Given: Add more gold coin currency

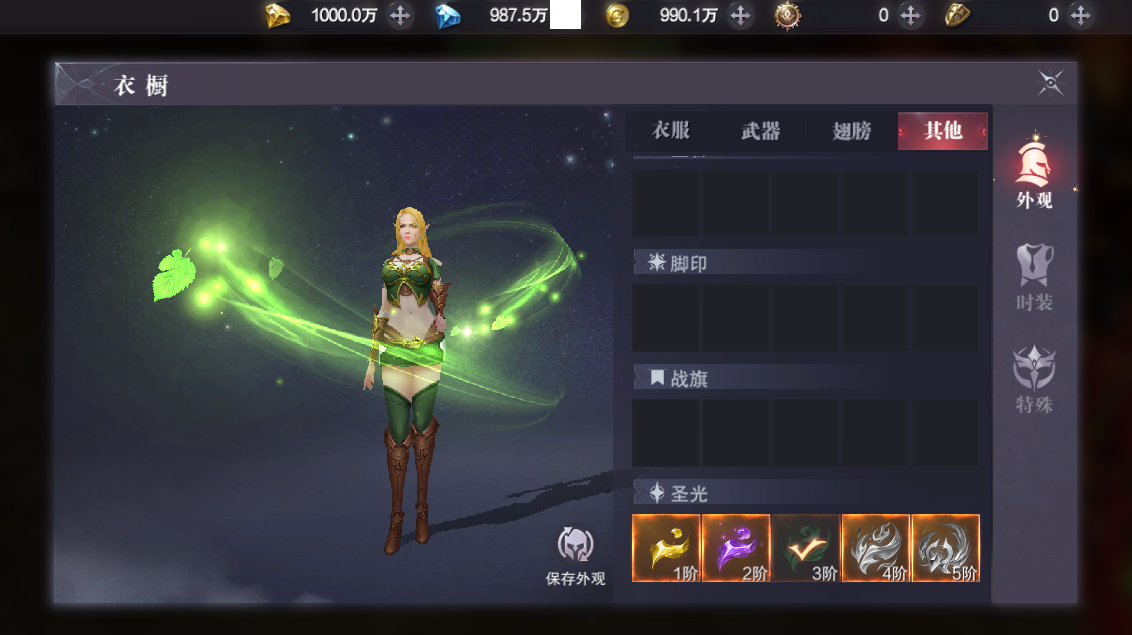Looking at the screenshot, I should (740, 15).
